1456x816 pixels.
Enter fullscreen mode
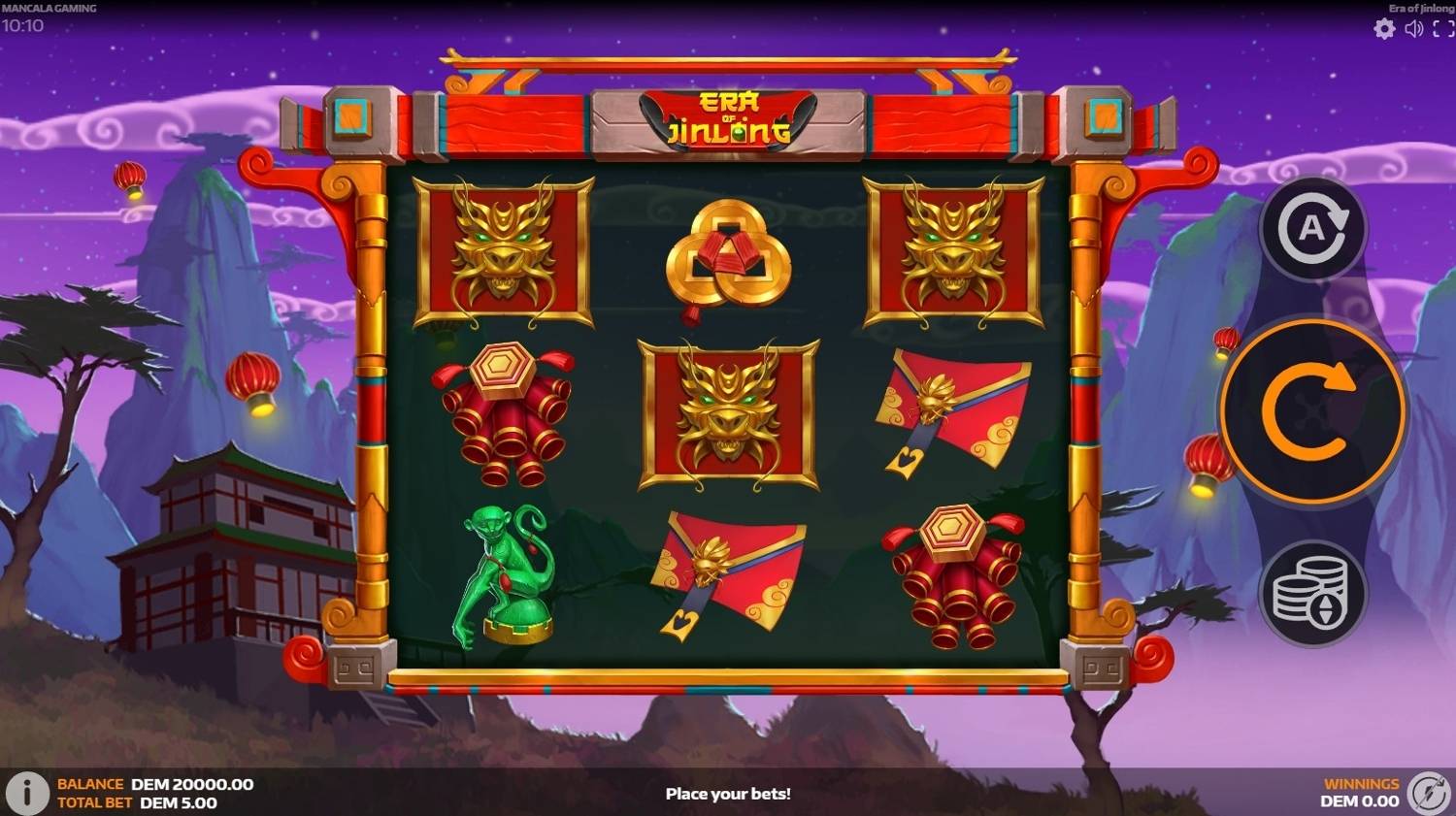[1443, 29]
